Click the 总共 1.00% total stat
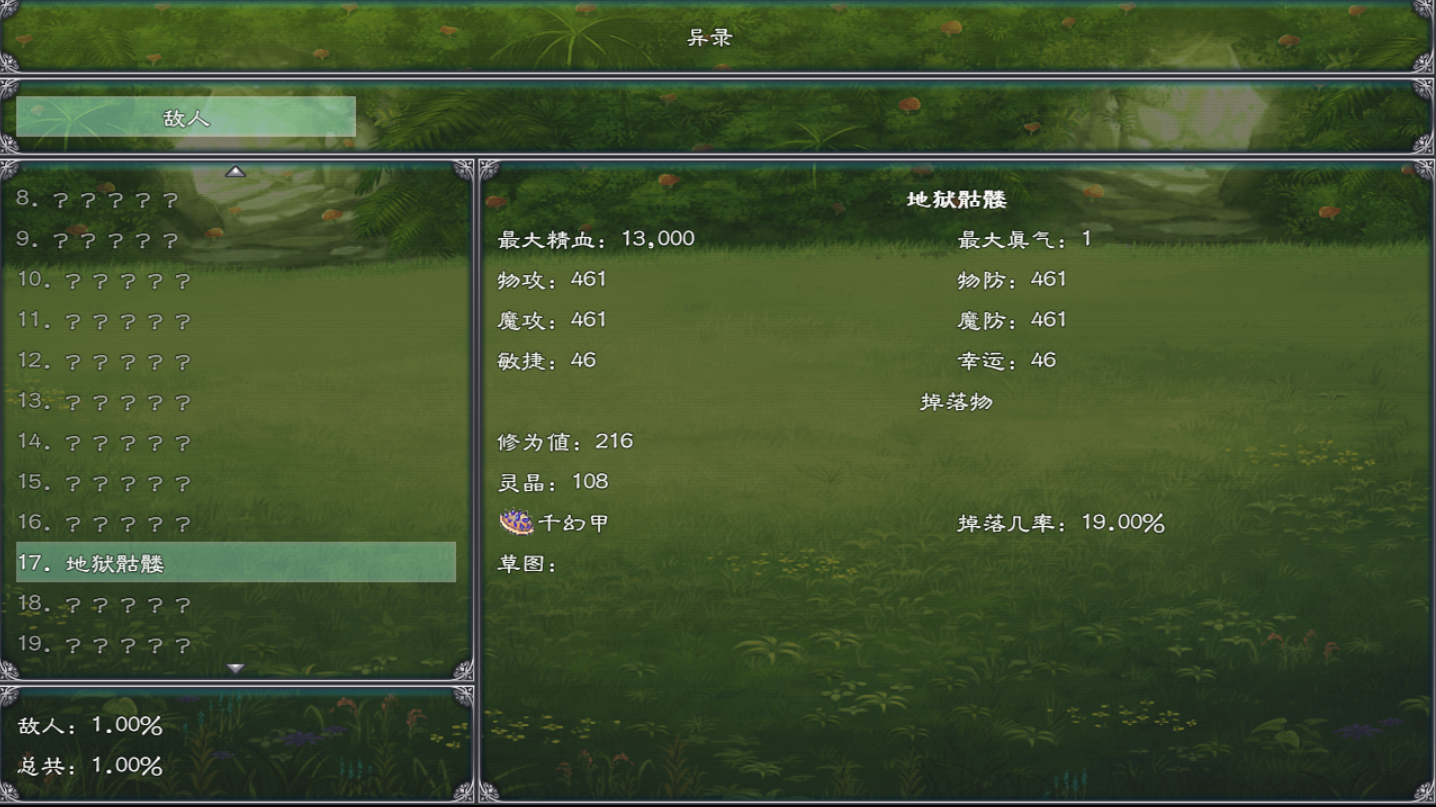This screenshot has width=1436, height=807. coord(86,767)
